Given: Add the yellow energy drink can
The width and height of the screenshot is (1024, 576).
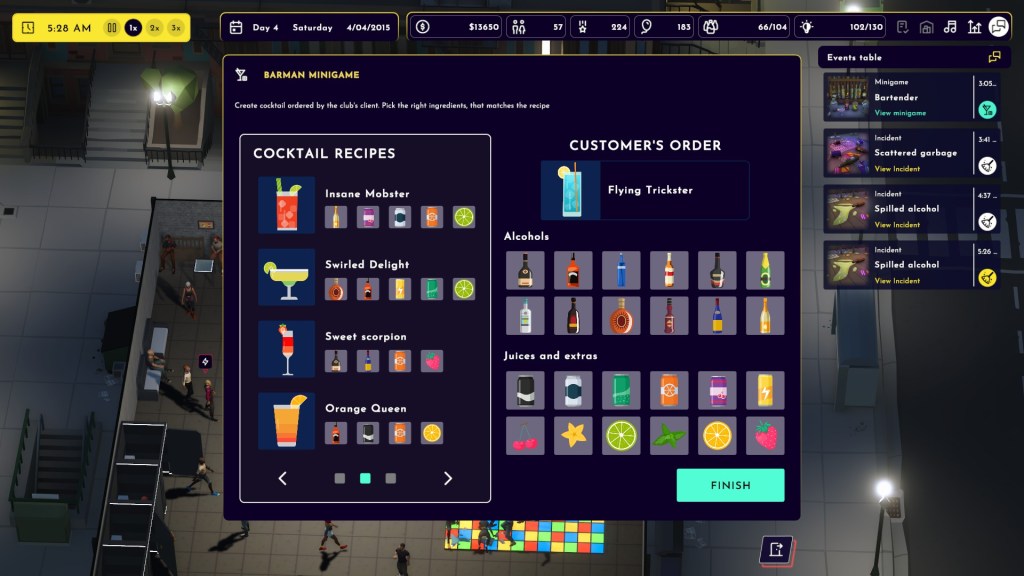Looking at the screenshot, I should click(x=765, y=390).
